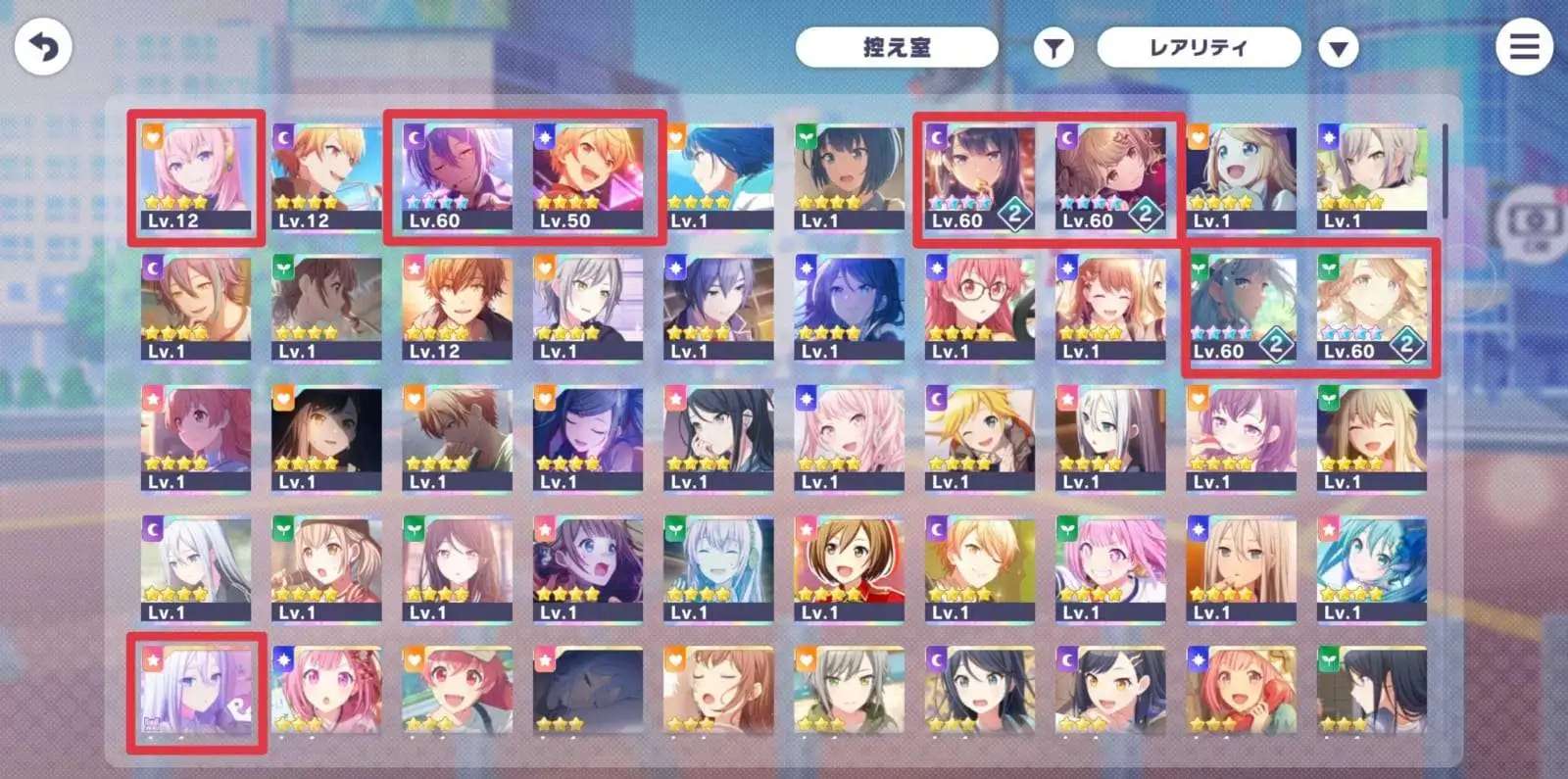Open the レアリティ sort dropdown
The width and height of the screenshot is (1568, 779).
click(1198, 46)
